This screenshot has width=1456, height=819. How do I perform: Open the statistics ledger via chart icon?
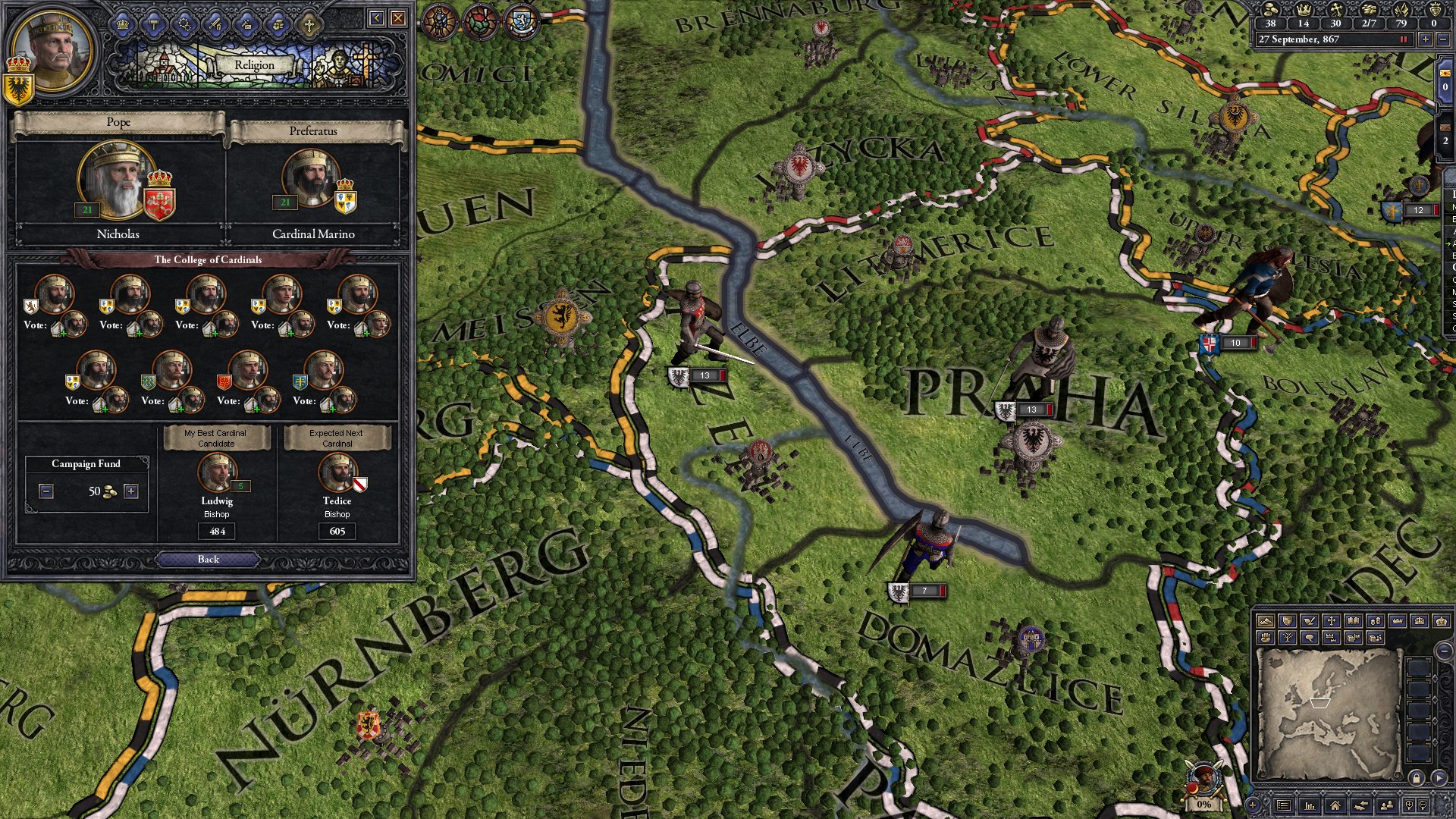1309,805
